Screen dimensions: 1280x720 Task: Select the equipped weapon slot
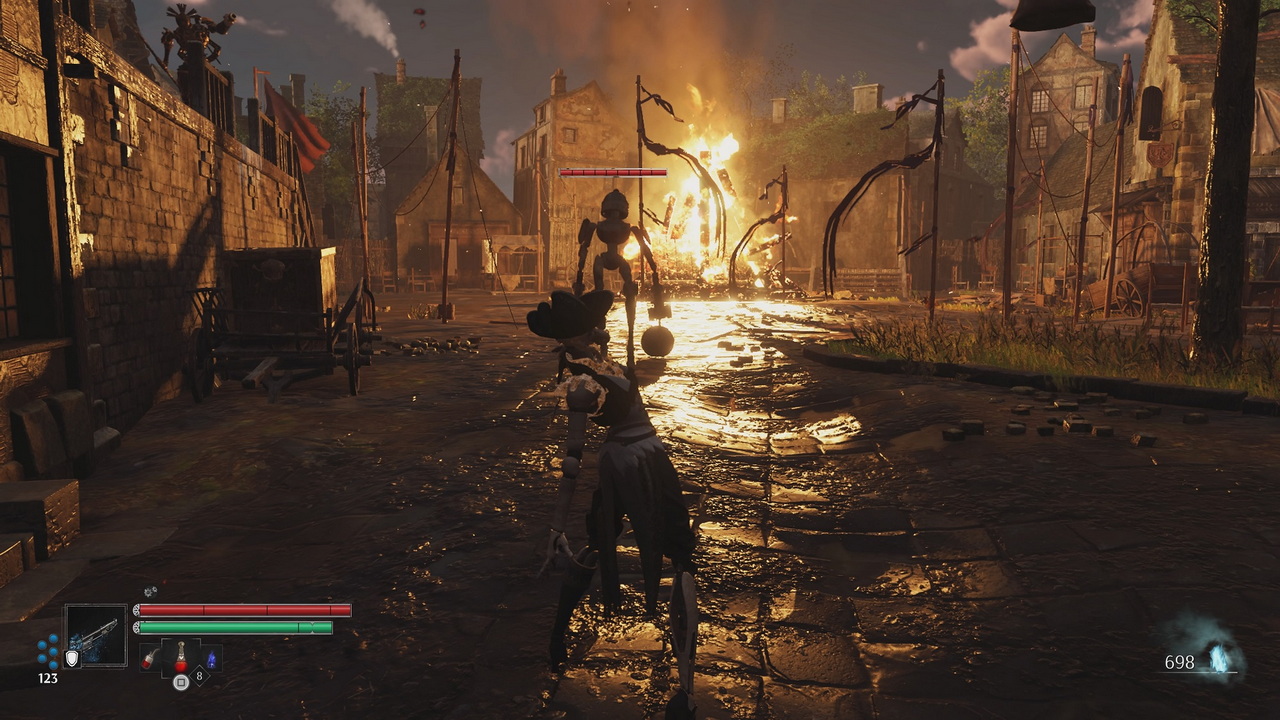coord(97,635)
